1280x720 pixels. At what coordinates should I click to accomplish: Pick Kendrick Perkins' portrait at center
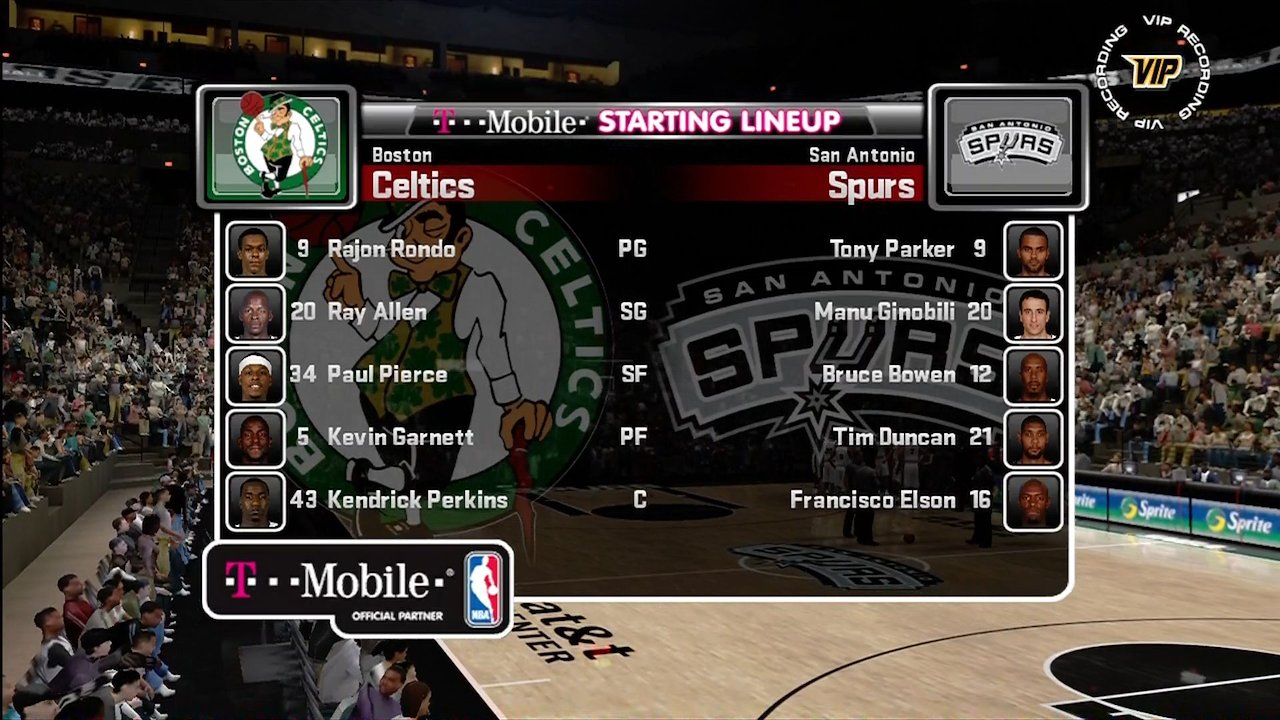pyautogui.click(x=255, y=501)
